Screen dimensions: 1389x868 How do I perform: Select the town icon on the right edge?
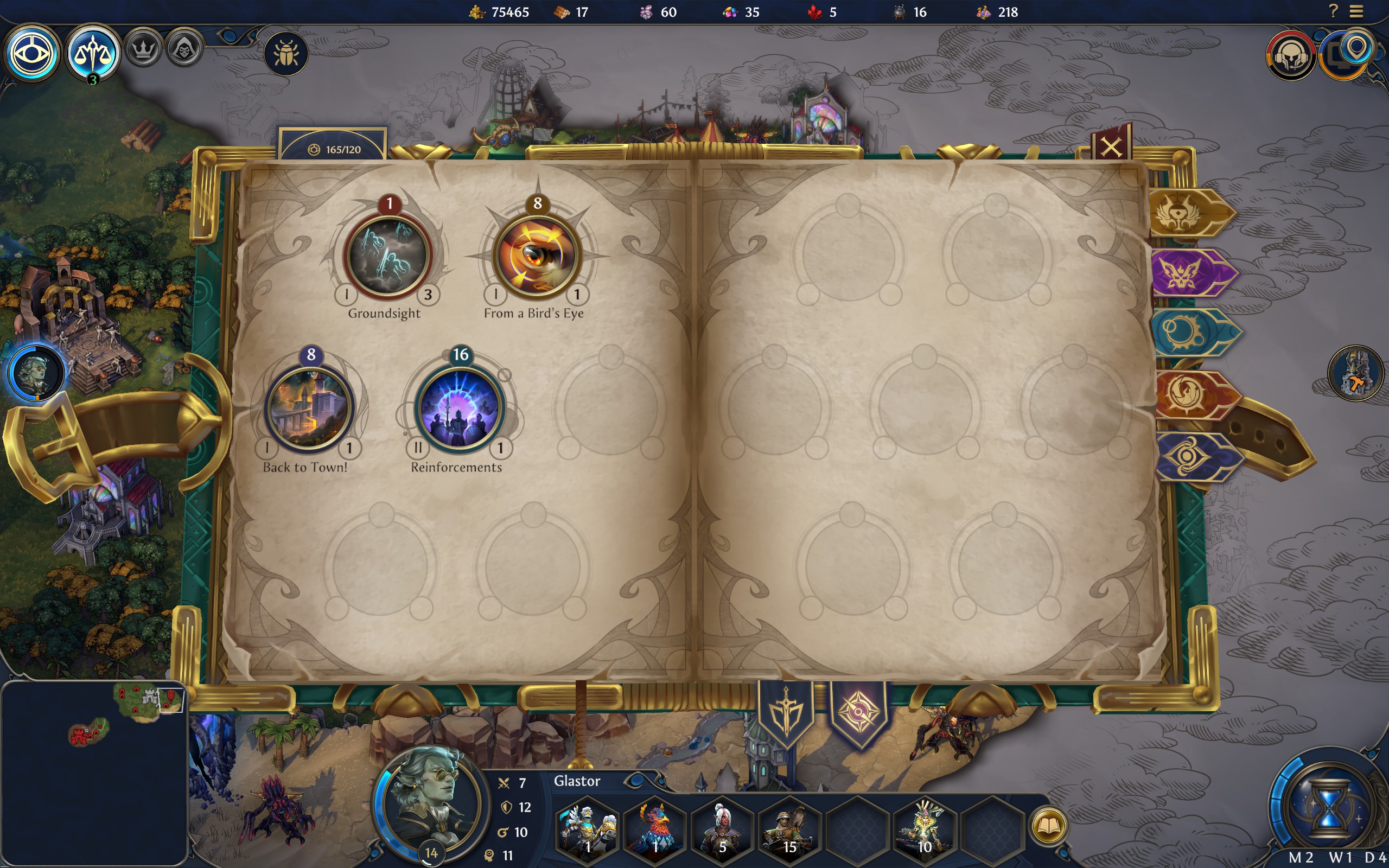1356,373
